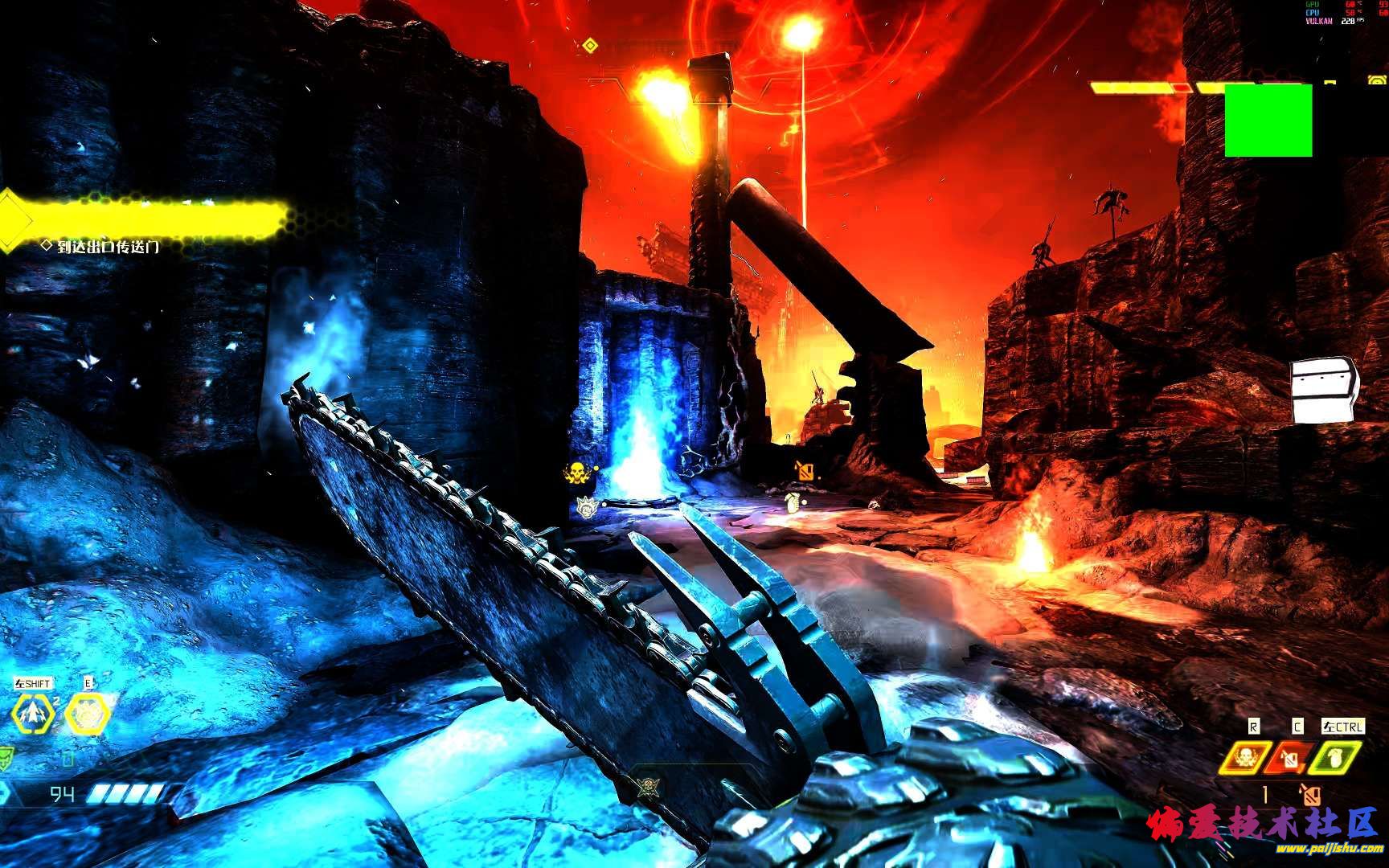Viewport: 1389px width, 868px height.
Task: Use the red fuel can ability icon
Action: click(x=1290, y=758)
